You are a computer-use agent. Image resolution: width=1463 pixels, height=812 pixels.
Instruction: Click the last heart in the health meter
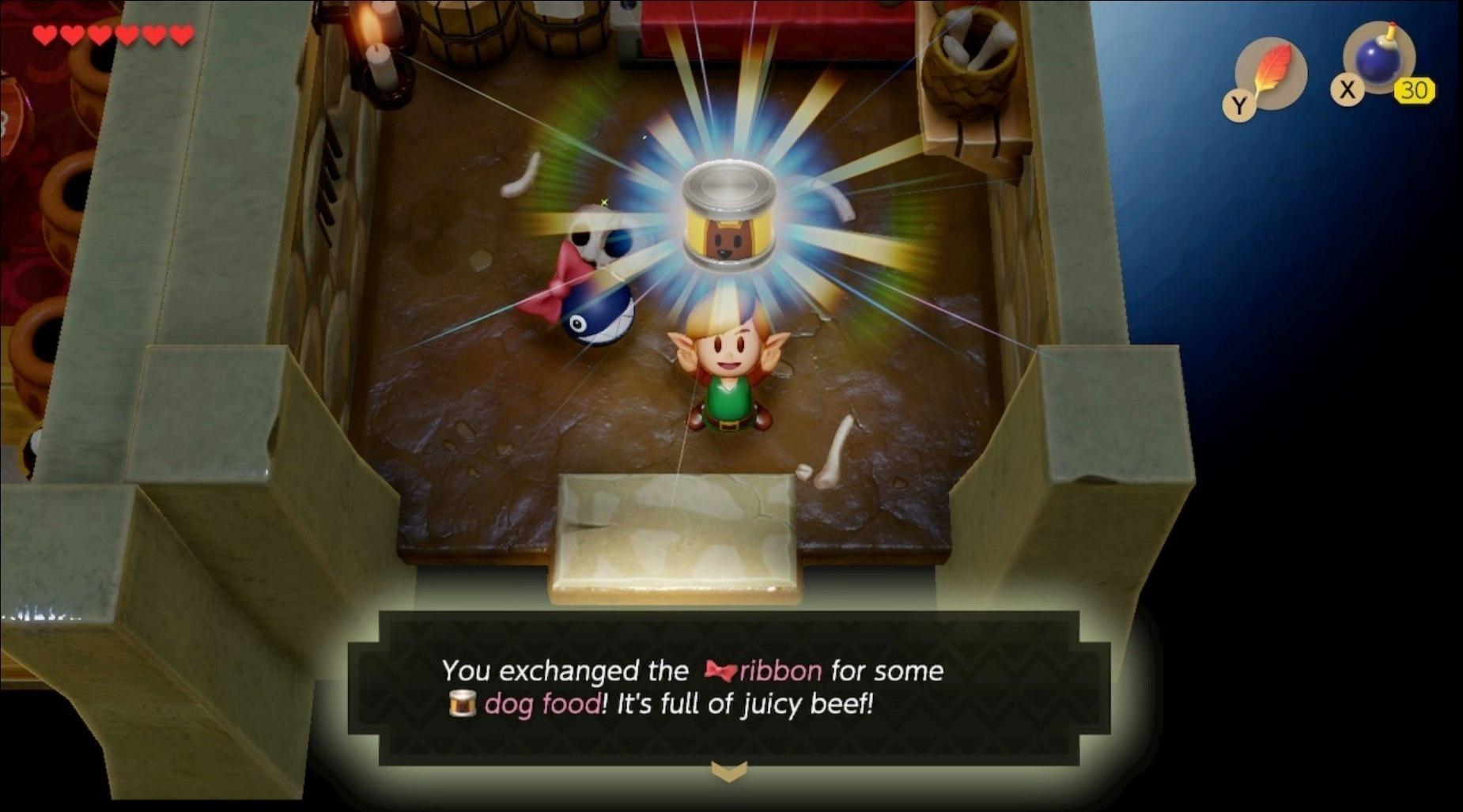(181, 34)
